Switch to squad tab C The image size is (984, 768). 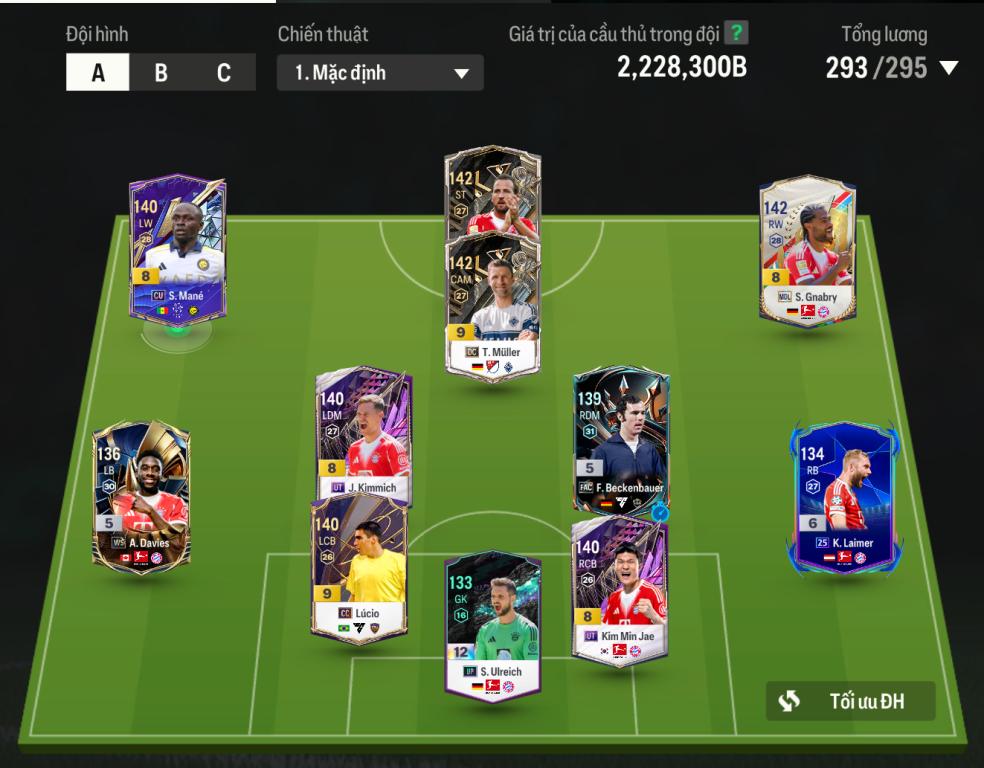tap(223, 73)
